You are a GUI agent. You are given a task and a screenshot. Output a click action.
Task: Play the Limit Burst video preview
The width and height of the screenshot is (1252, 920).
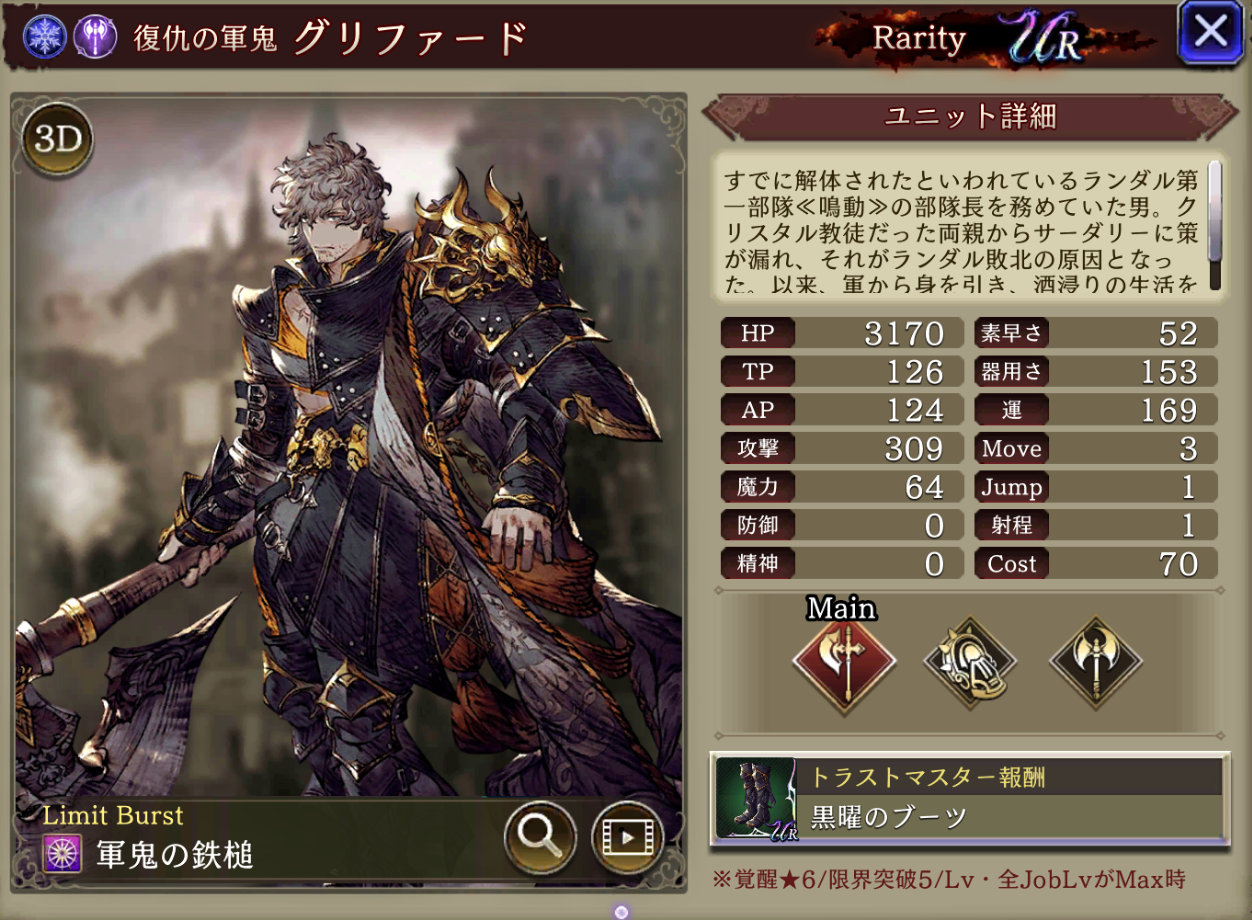tap(627, 838)
